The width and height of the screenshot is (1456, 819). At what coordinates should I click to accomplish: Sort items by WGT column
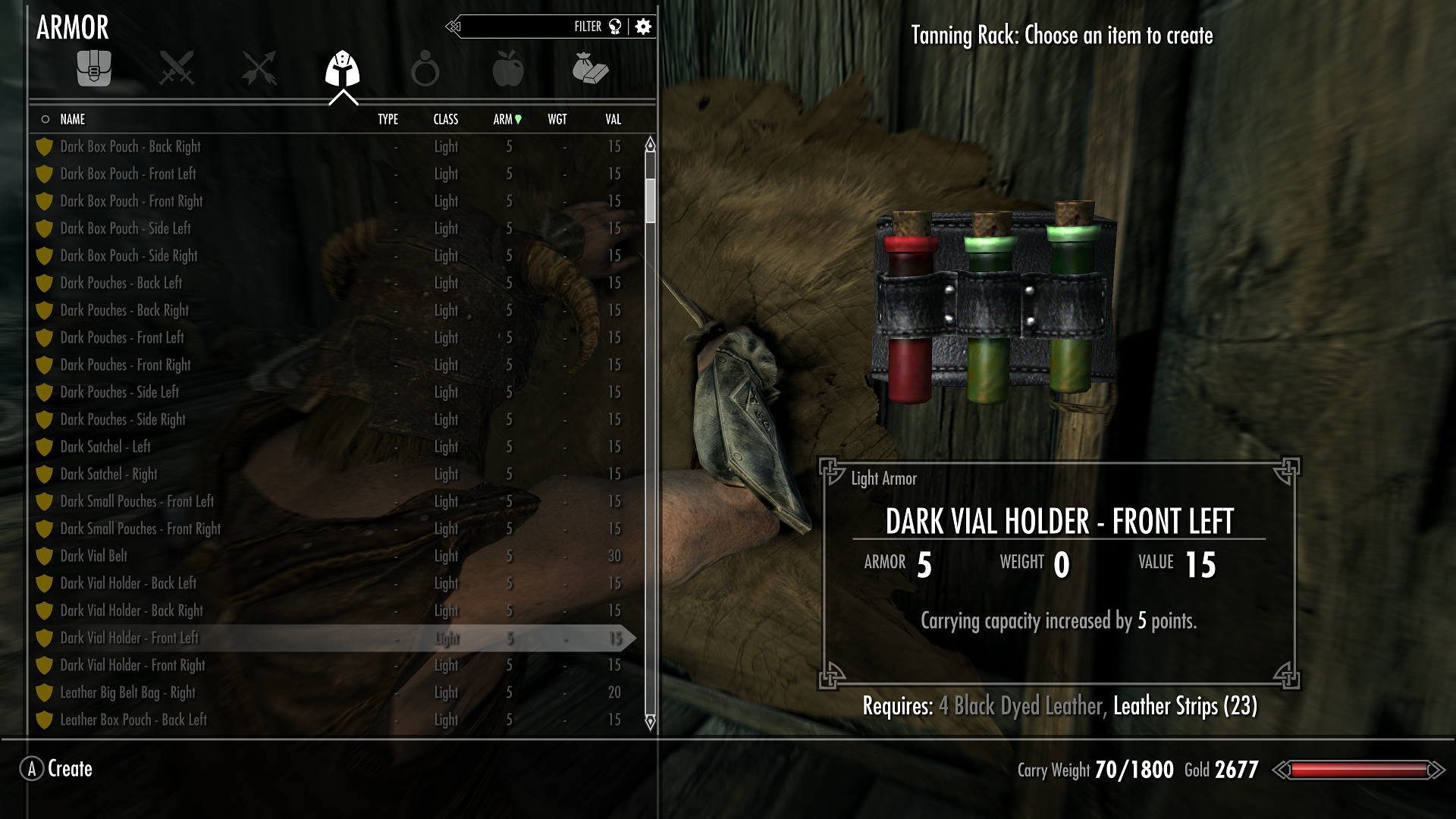click(557, 119)
